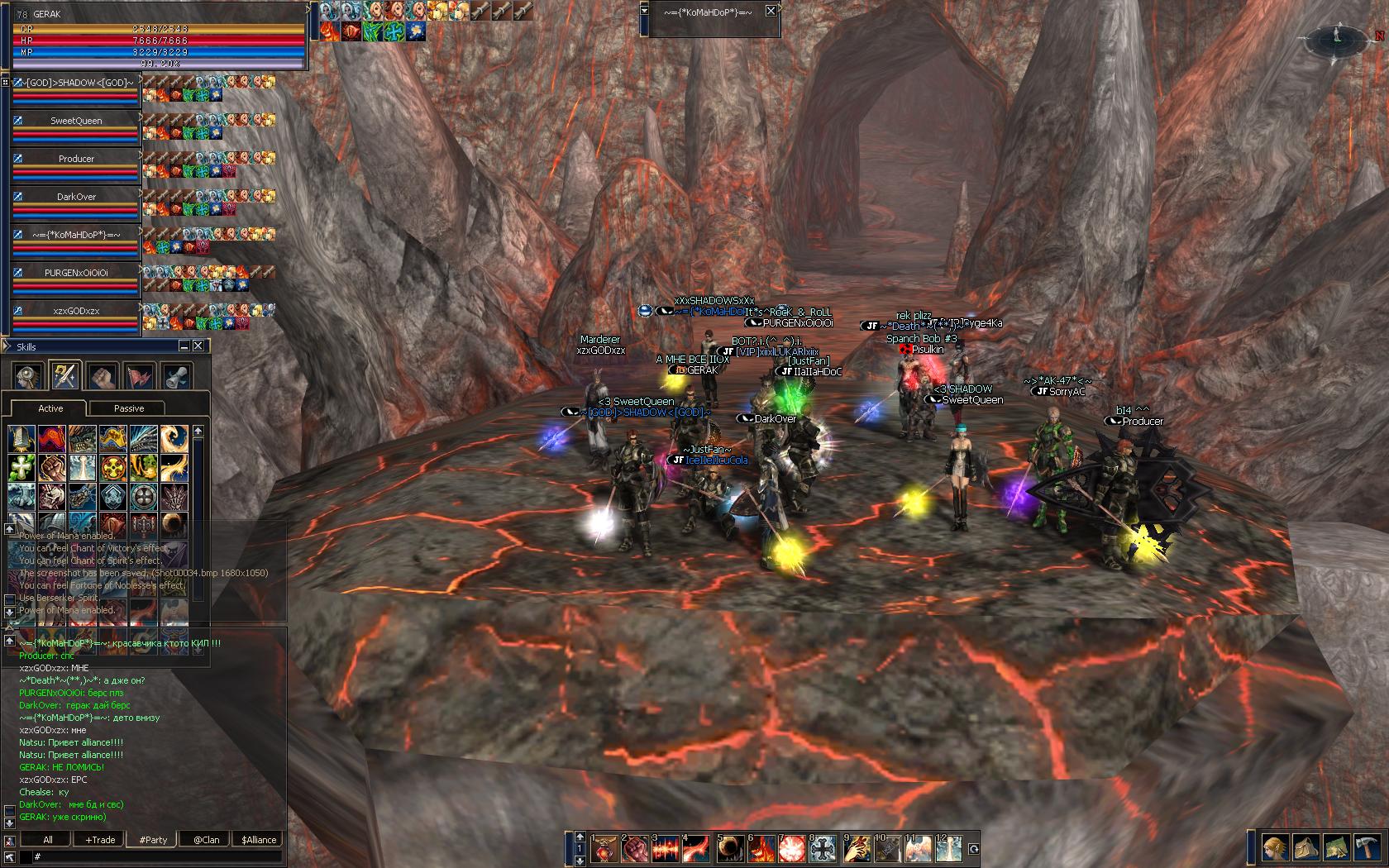Select the green cross skill icon

point(21,467)
